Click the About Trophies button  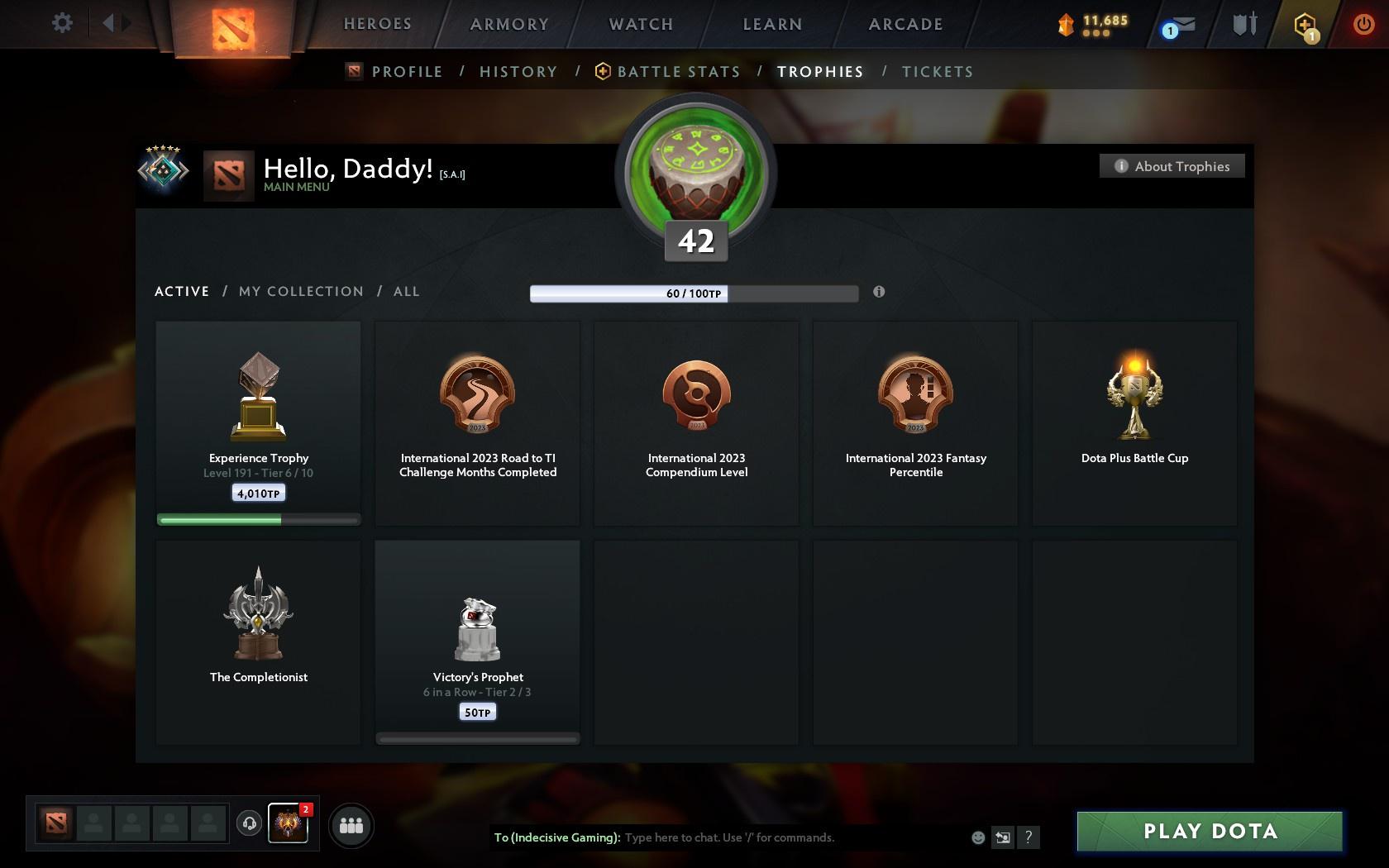1172,165
